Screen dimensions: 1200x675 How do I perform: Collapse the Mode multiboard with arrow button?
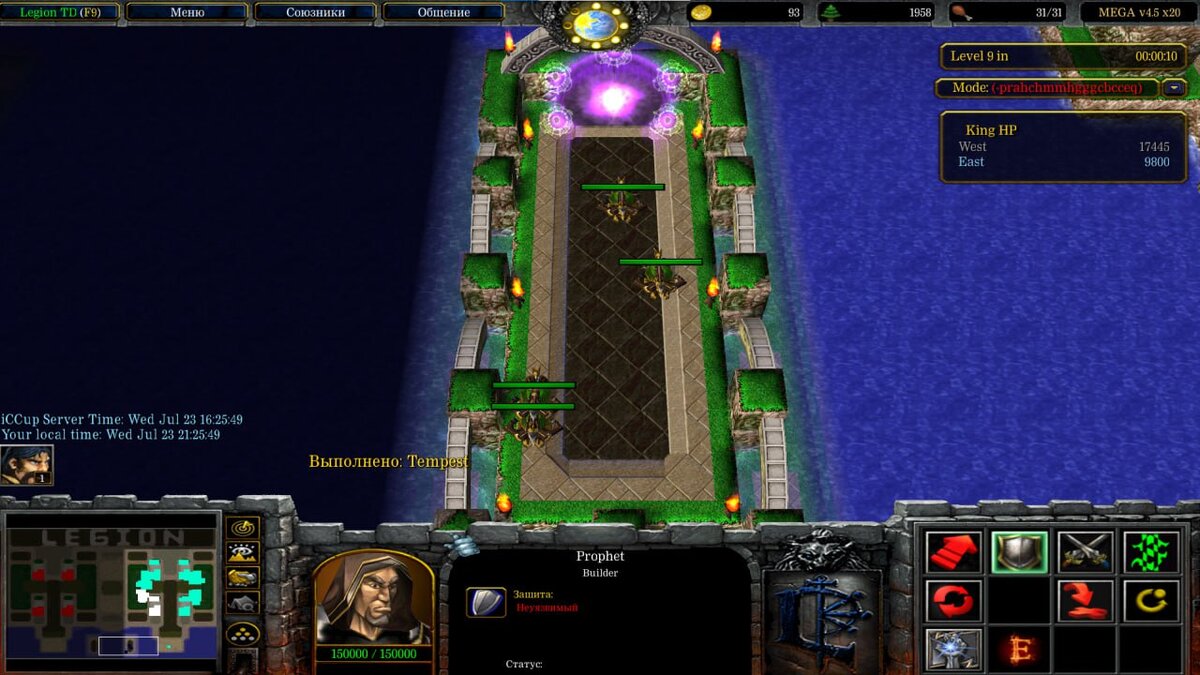coord(1173,88)
